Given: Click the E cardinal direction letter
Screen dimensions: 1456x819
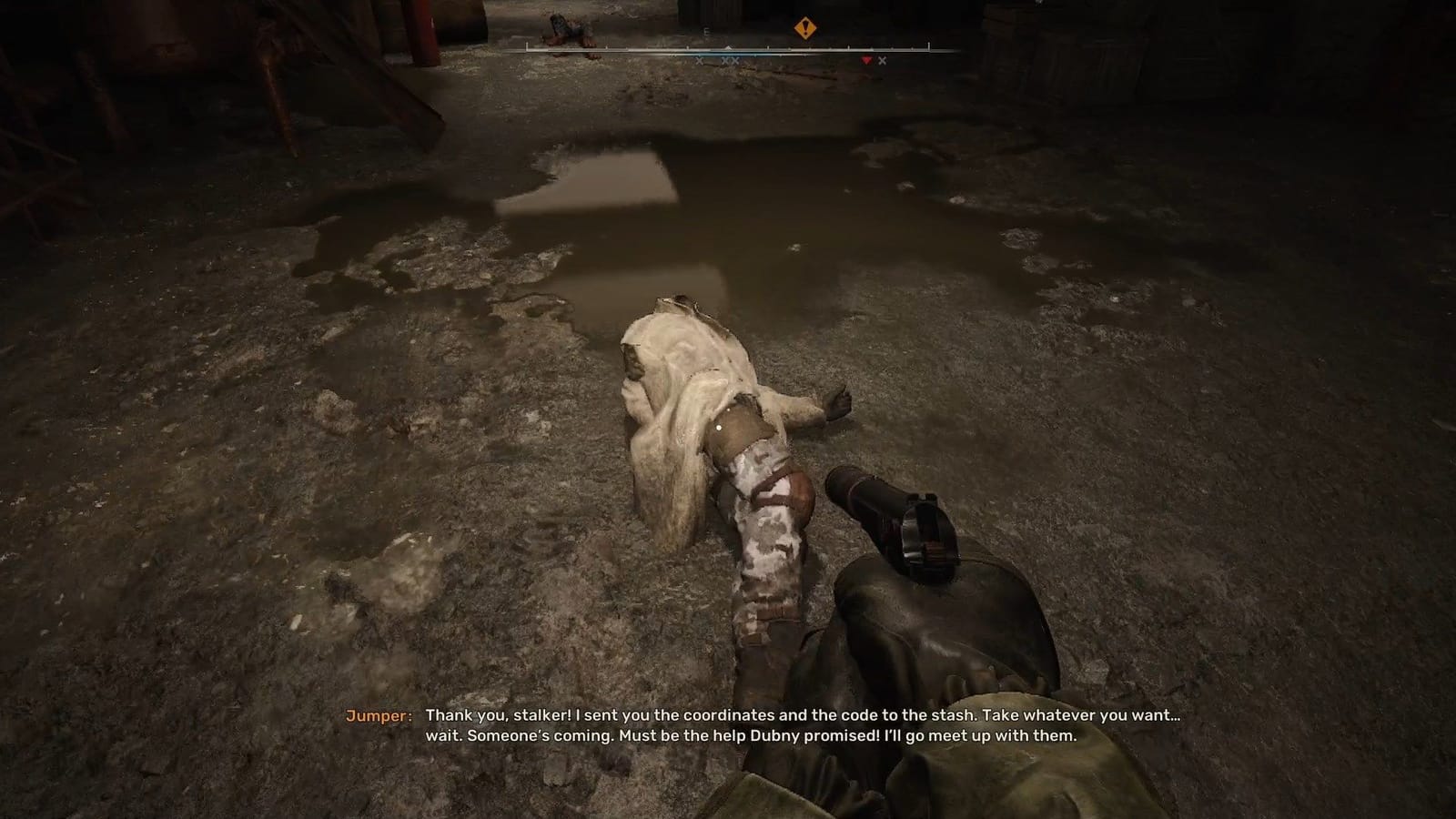Looking at the screenshot, I should point(706,30).
